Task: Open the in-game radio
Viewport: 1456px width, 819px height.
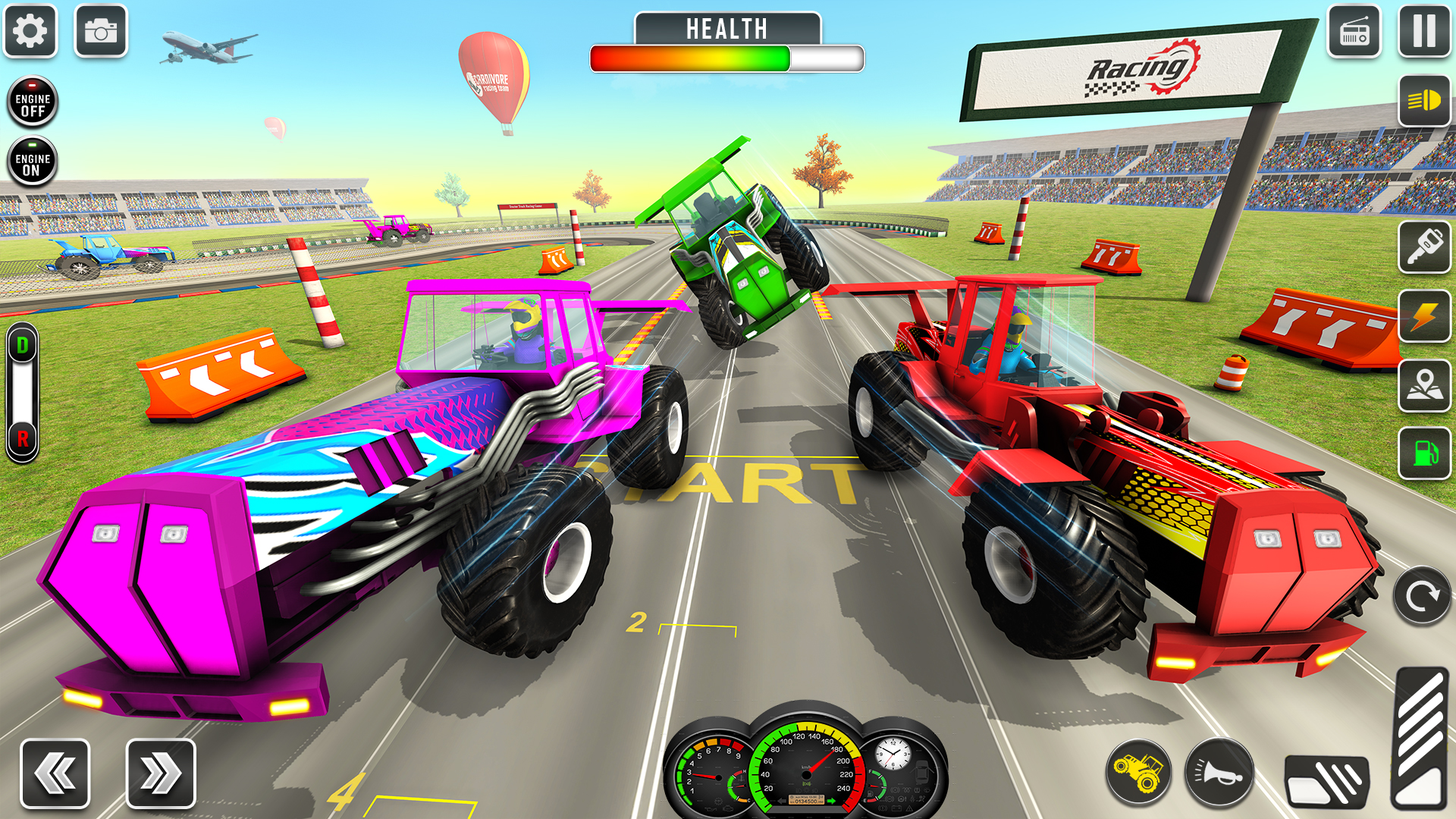Action: click(x=1354, y=30)
